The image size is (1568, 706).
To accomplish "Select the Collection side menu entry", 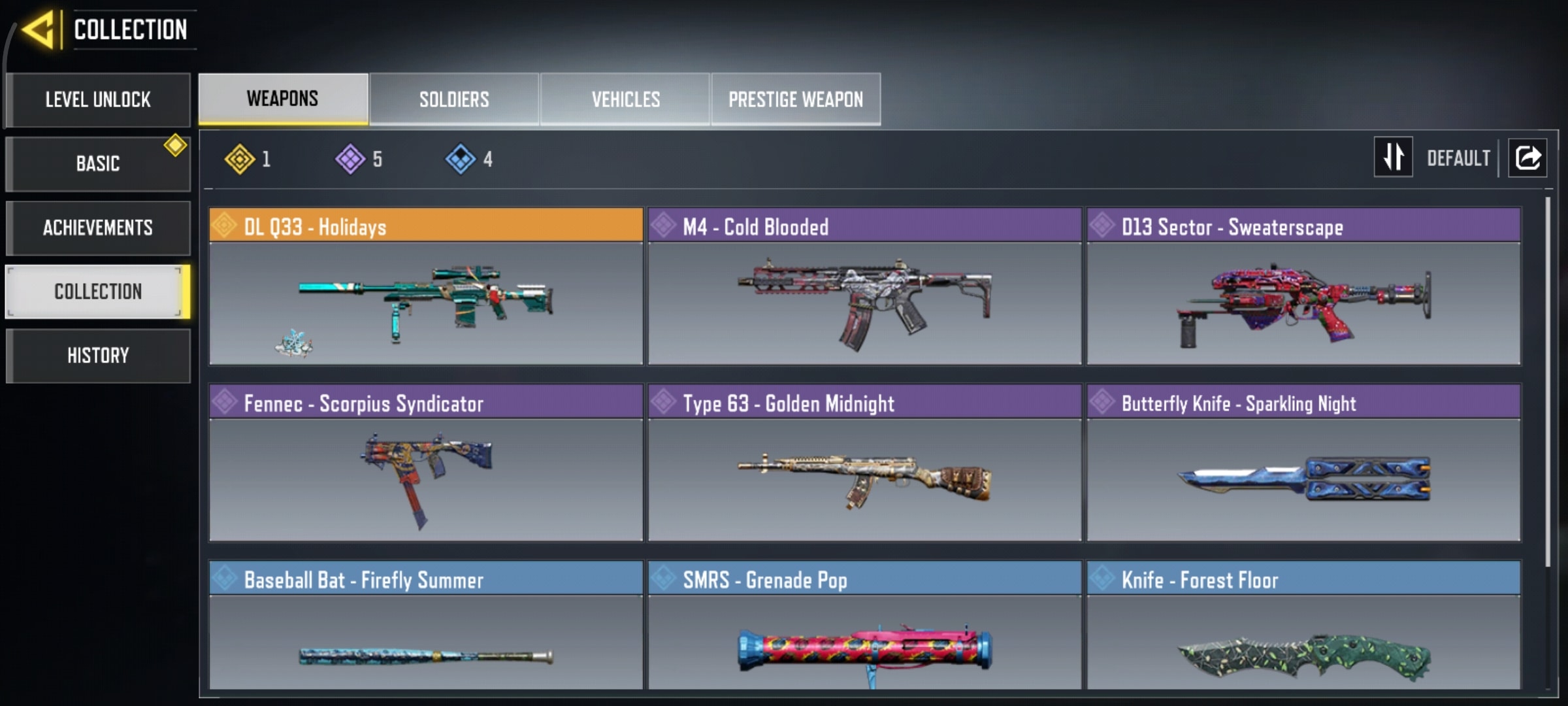I will coord(98,292).
